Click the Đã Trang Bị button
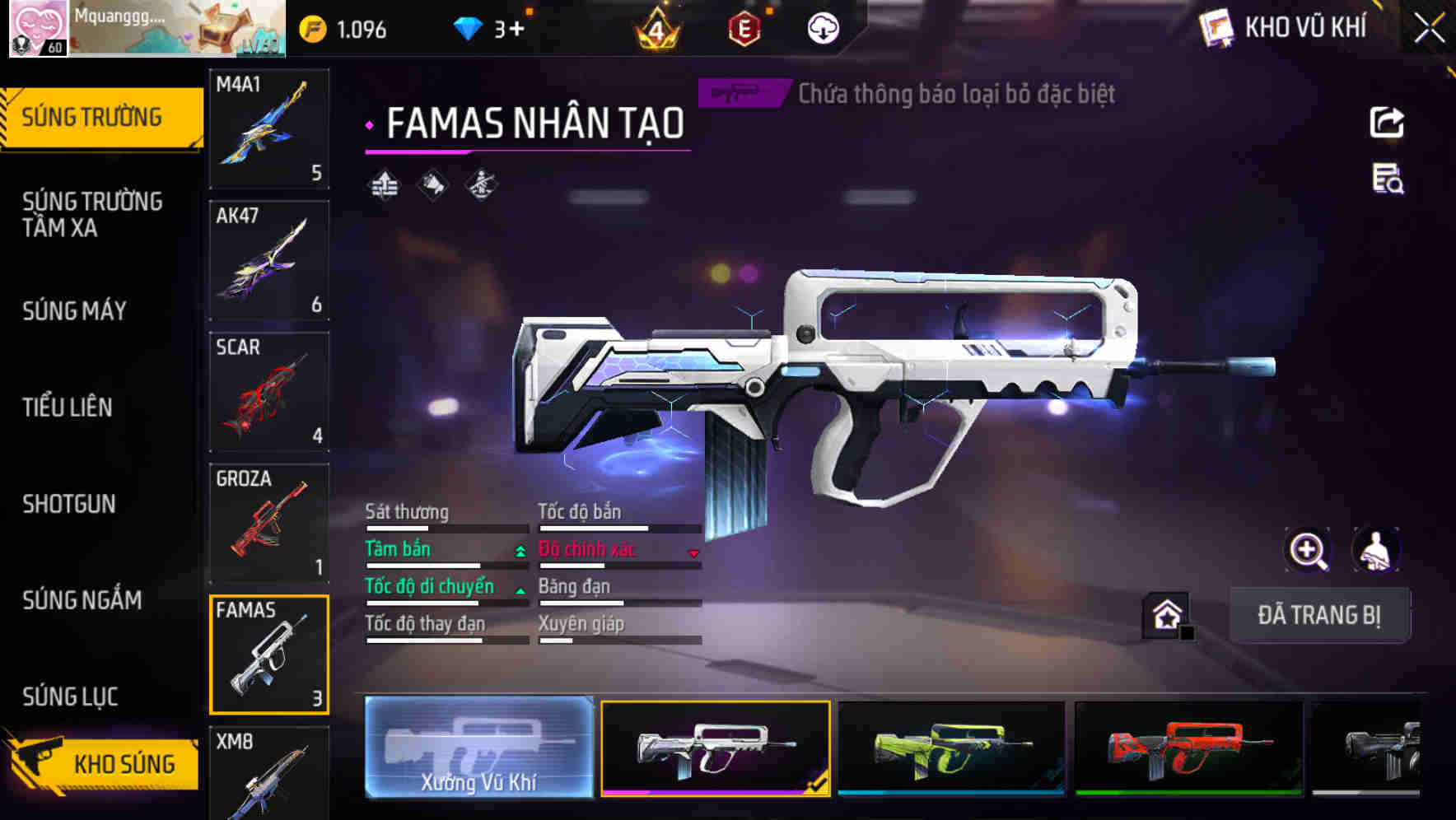1456x820 pixels. coord(1318,615)
